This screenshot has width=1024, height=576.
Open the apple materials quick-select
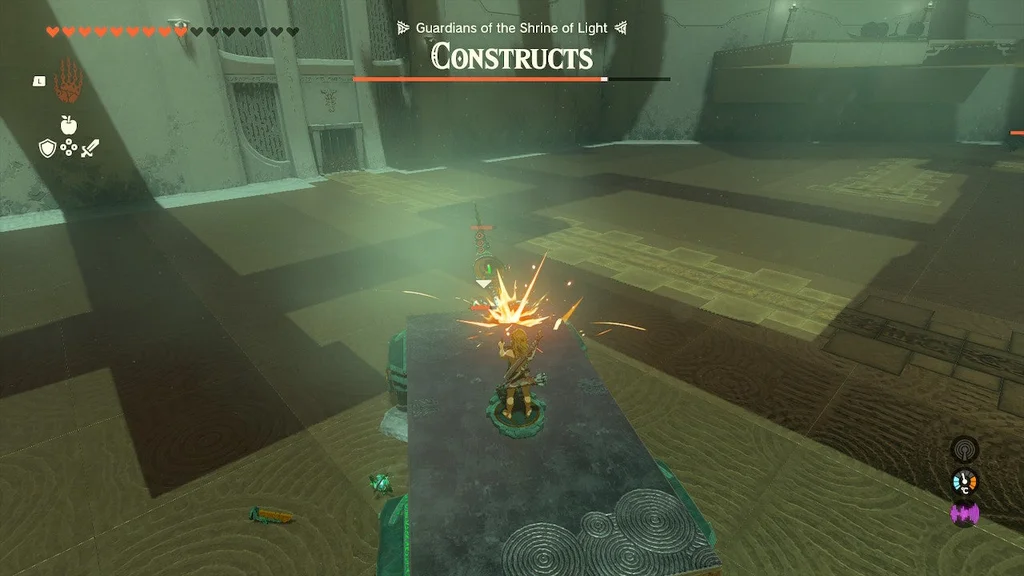pyautogui.click(x=68, y=125)
